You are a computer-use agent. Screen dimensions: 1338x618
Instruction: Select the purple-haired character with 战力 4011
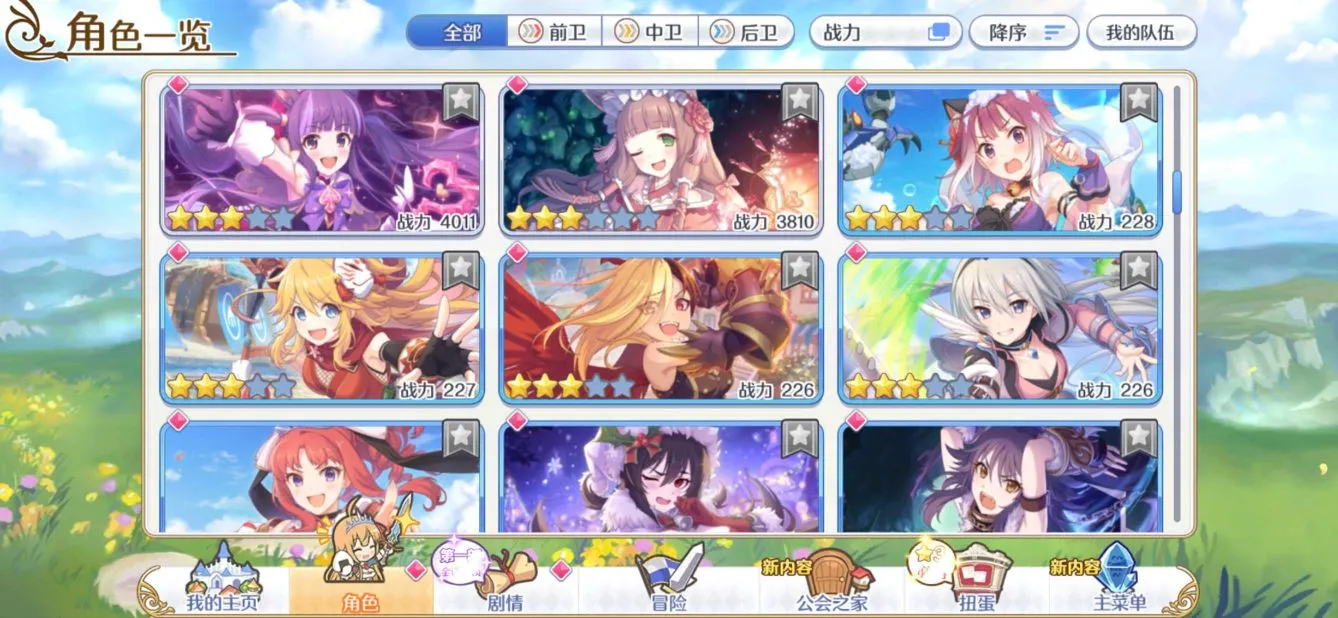322,160
